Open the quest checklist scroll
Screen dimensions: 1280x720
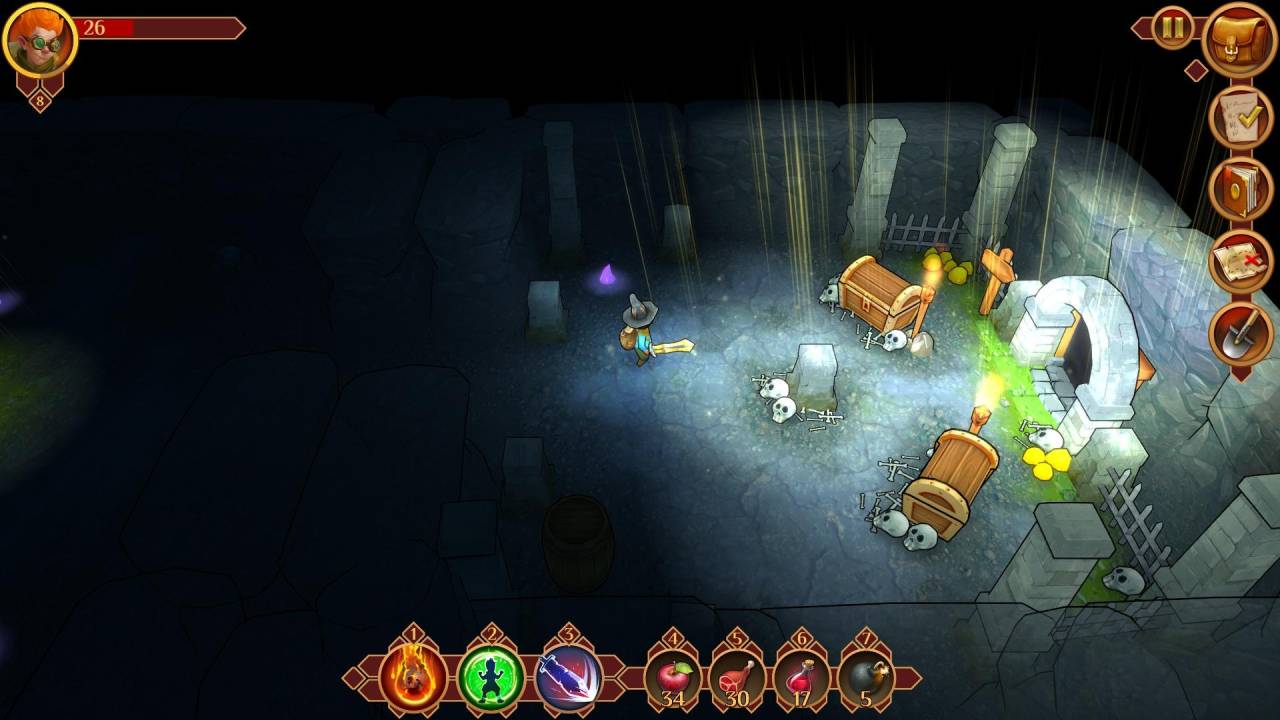point(1241,118)
